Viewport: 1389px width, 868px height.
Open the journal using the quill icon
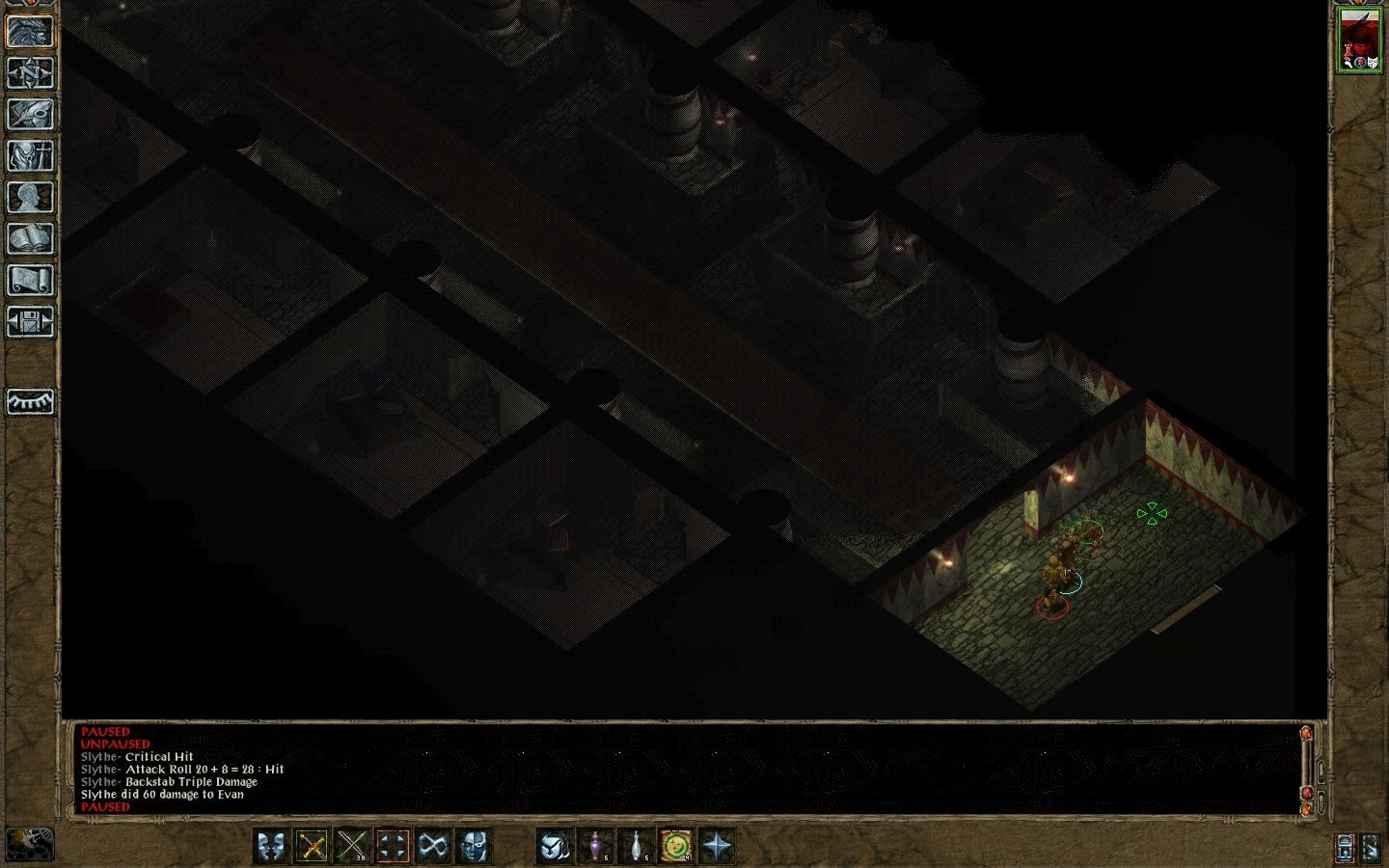tap(30, 116)
